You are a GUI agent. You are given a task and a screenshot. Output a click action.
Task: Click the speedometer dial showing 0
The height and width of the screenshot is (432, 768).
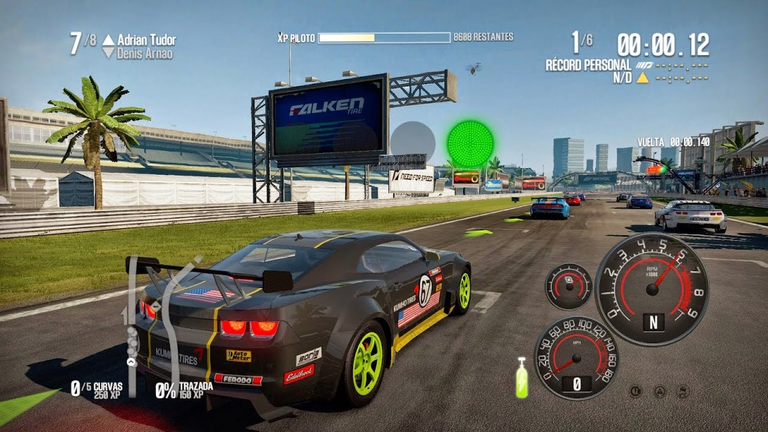(575, 357)
